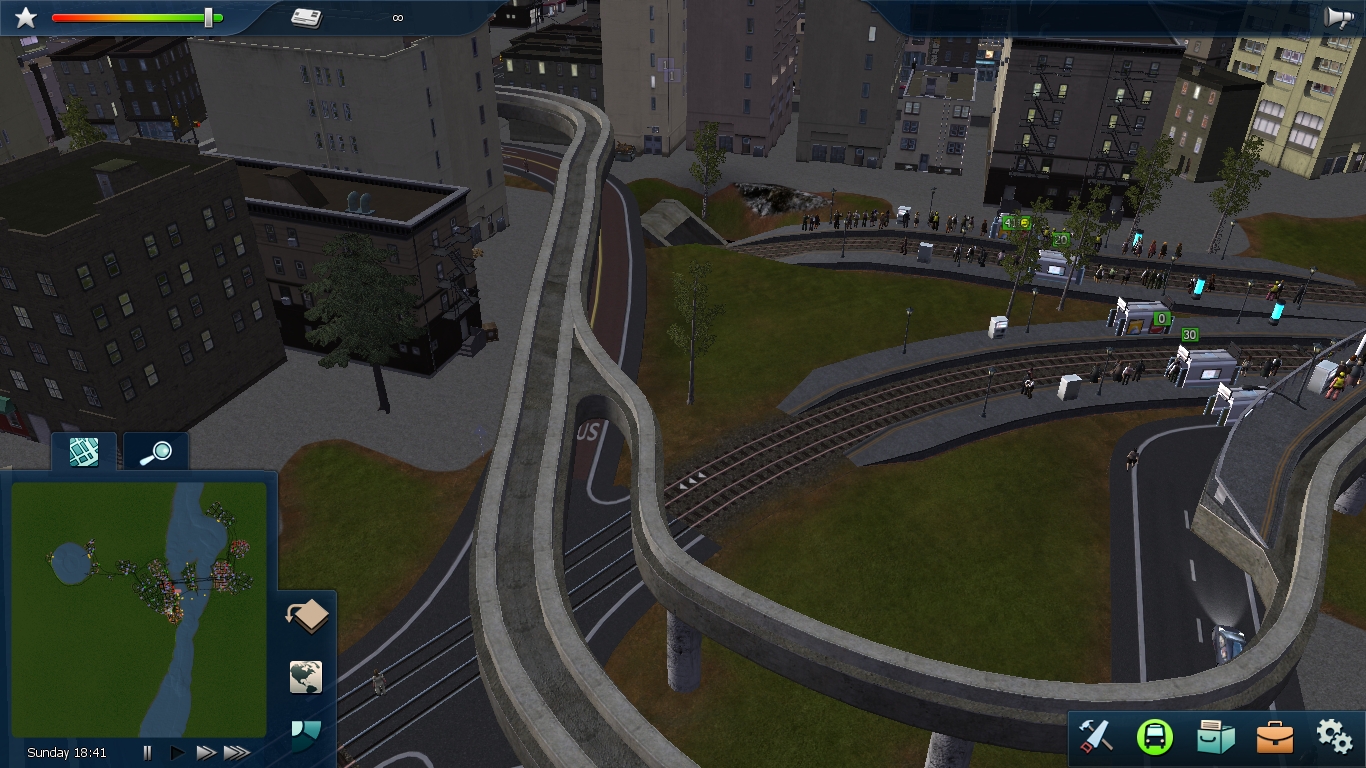Click the globe icon button
Screen dimensions: 1366x768
click(306, 677)
